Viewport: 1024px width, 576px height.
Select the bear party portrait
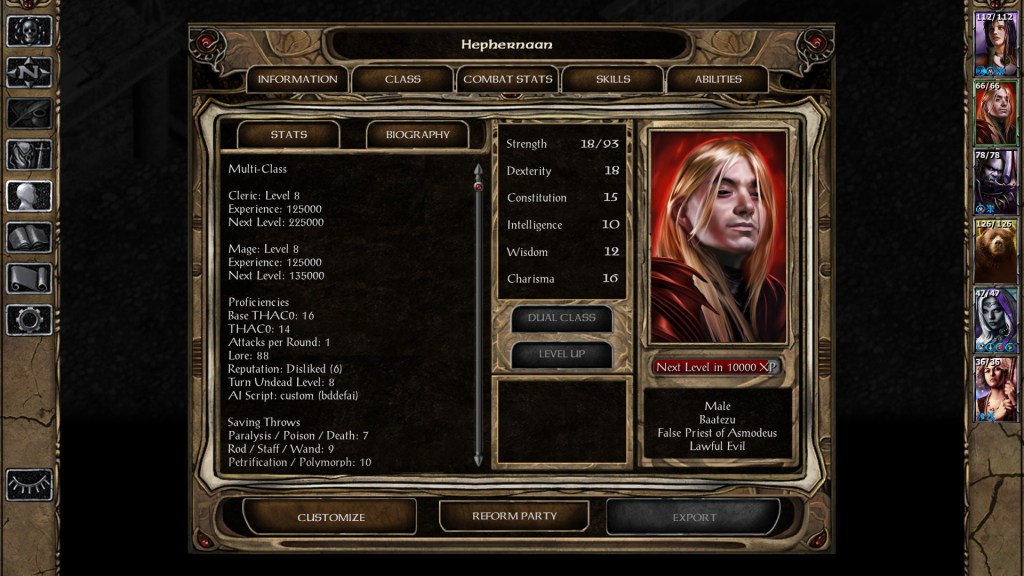(x=995, y=249)
